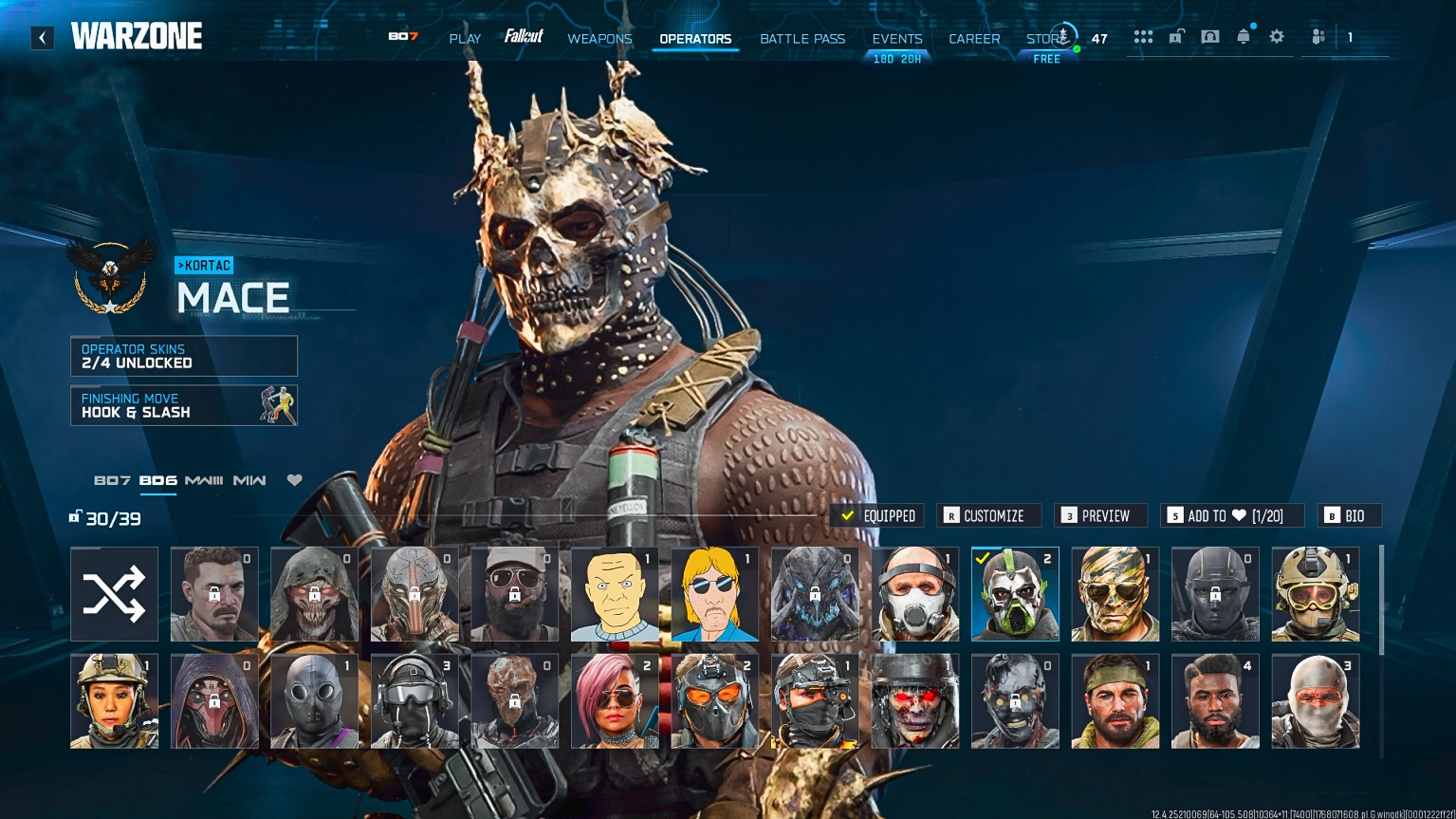Select the pink-haired operator skin thumbnail
The height and width of the screenshot is (819, 1456).
[x=613, y=700]
